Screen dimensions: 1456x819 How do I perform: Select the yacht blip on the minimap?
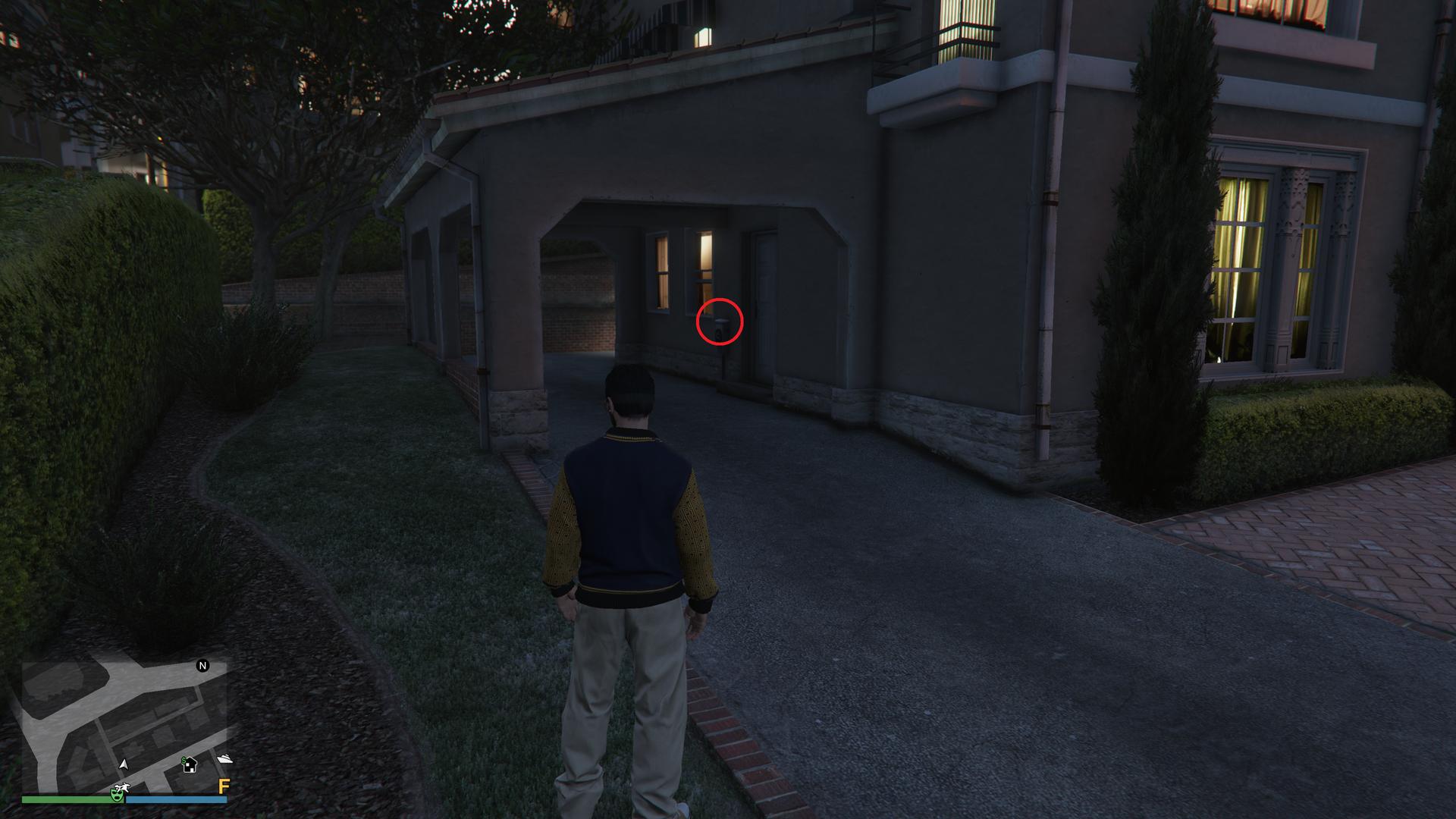pos(224,759)
